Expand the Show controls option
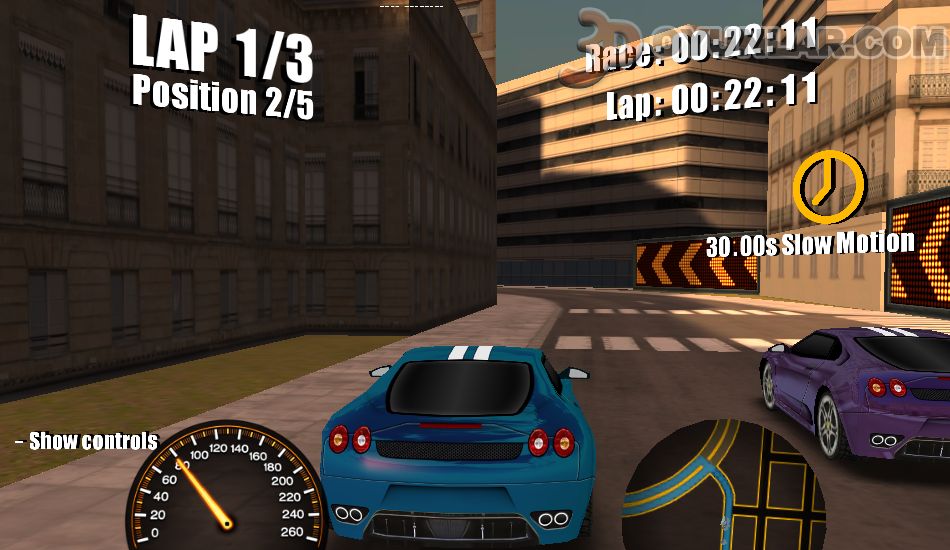Viewport: 950px width, 550px height. (87, 441)
